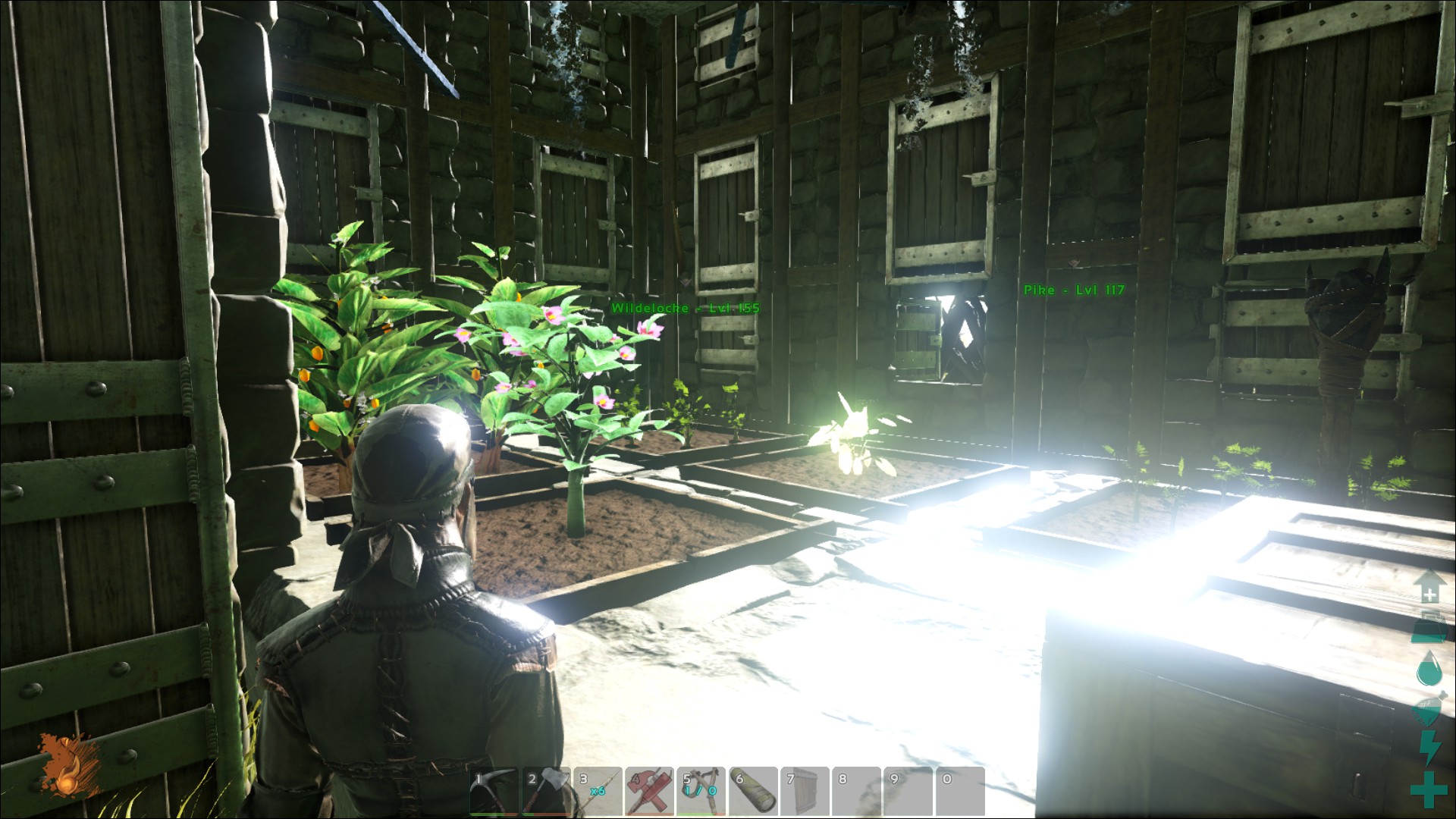Select the pickaxe in hotbar slot 1

pos(494,792)
